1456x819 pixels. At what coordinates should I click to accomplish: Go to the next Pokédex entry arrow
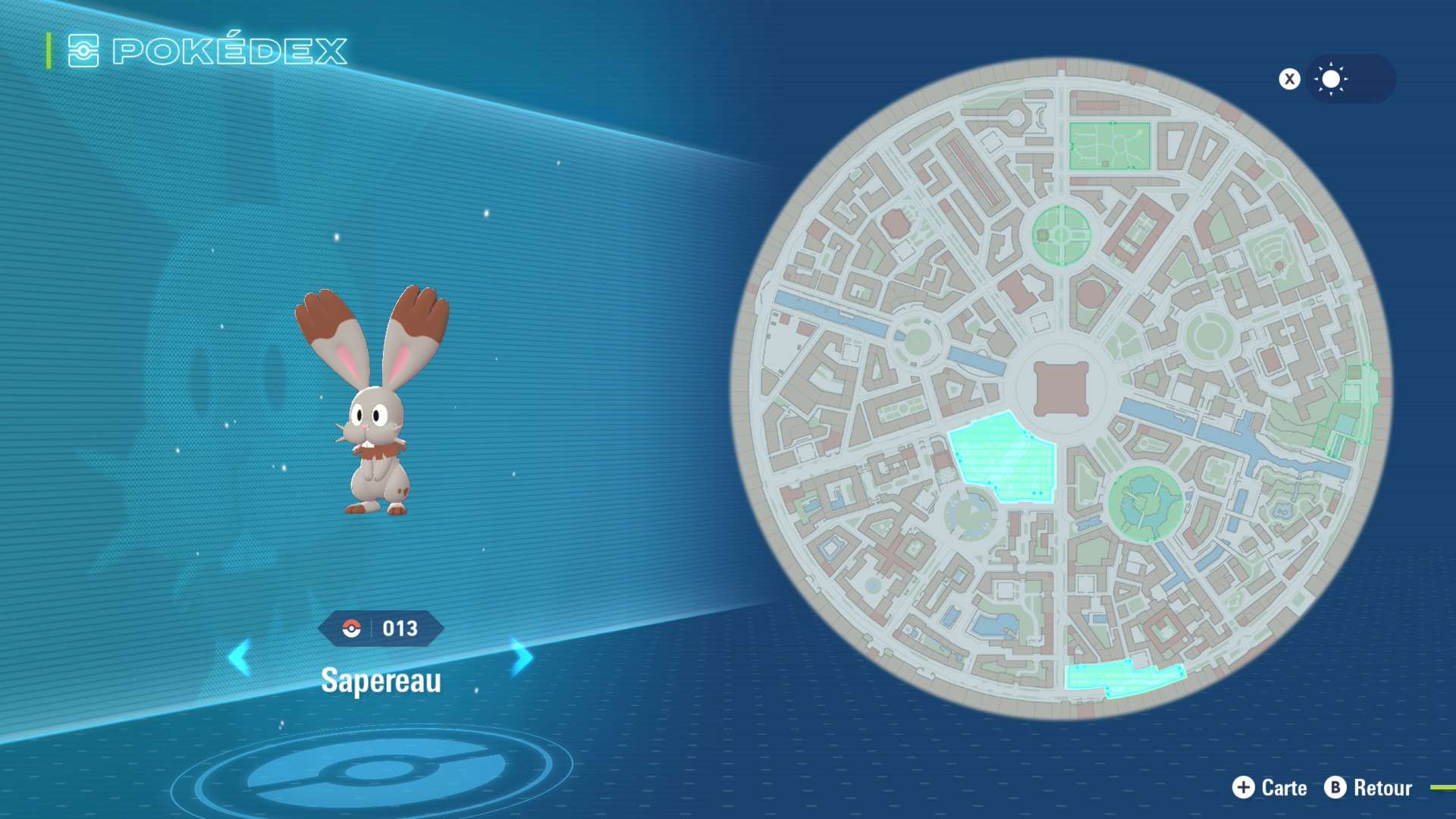(x=522, y=657)
